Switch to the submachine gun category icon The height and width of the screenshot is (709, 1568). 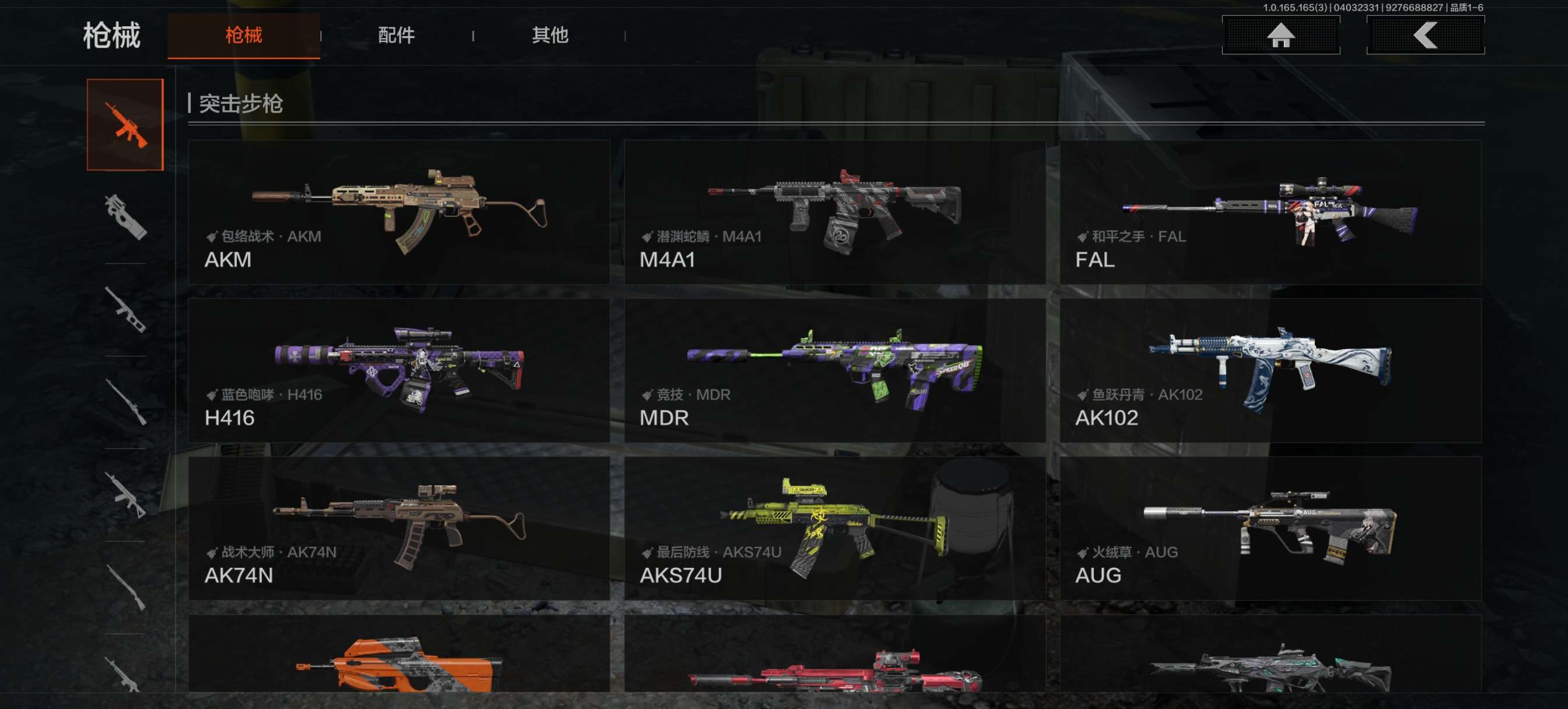click(x=125, y=217)
